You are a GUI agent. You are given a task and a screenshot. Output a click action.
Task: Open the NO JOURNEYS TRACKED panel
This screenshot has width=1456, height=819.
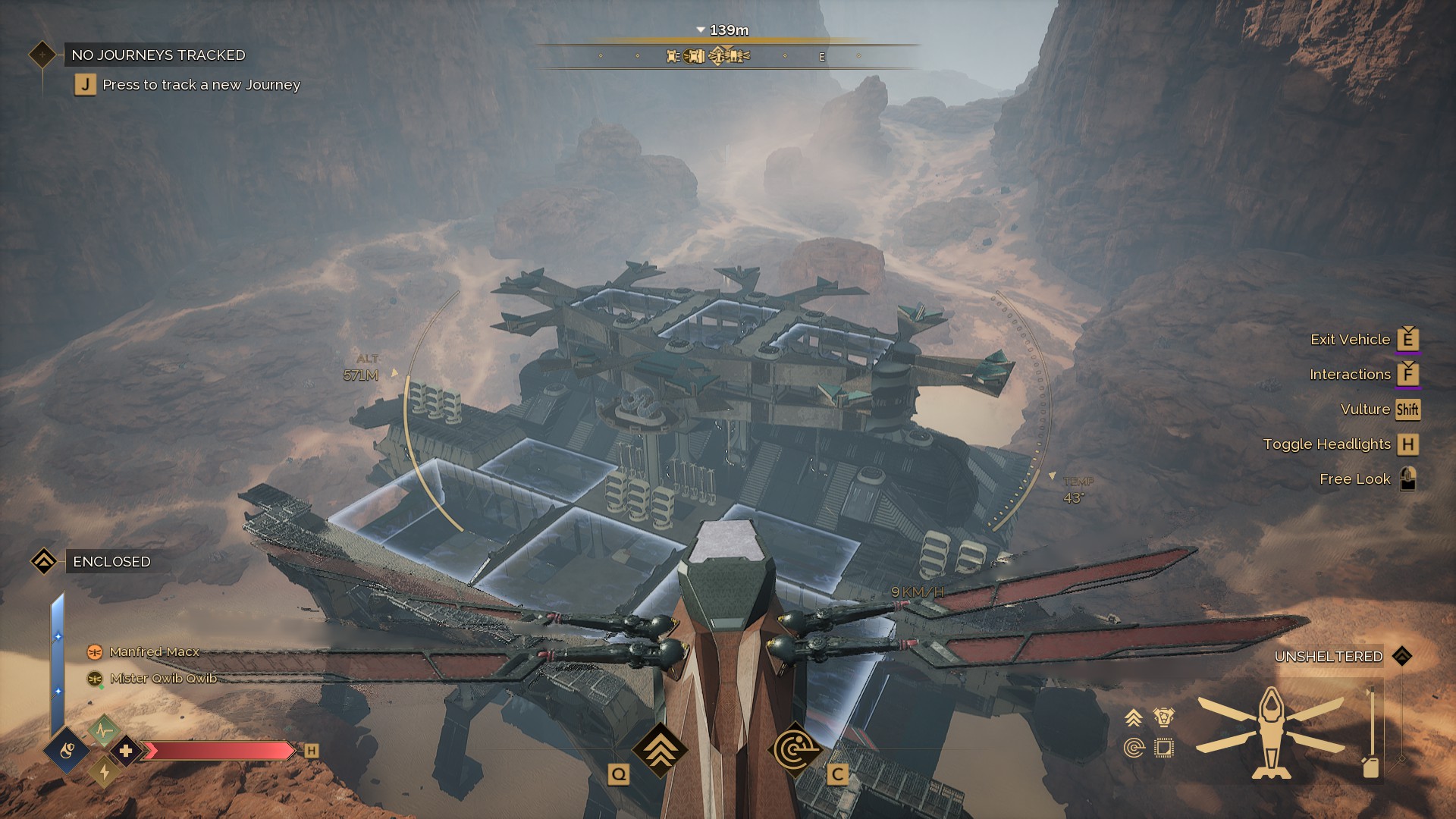(x=158, y=55)
